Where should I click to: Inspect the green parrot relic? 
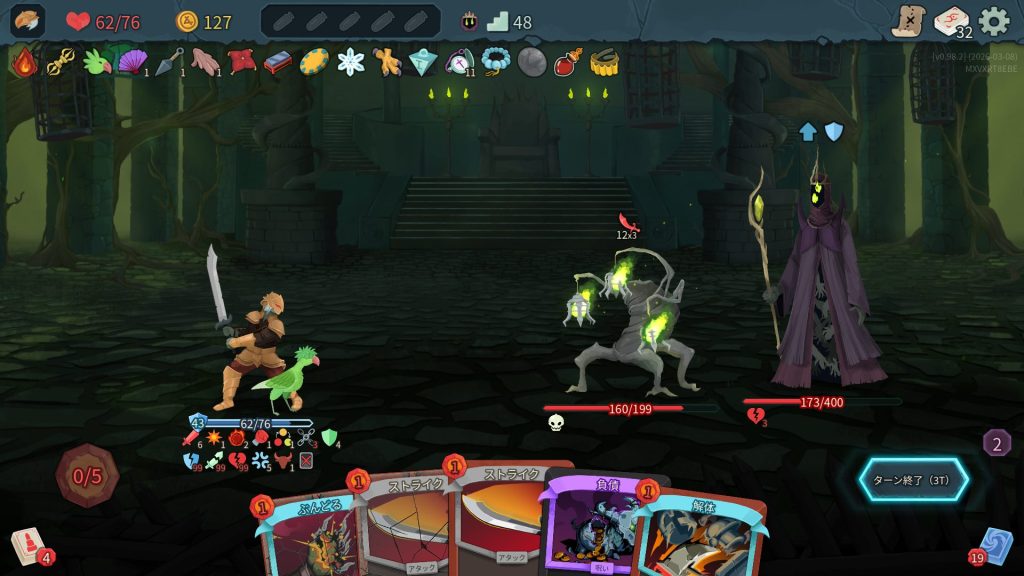pyautogui.click(x=96, y=62)
